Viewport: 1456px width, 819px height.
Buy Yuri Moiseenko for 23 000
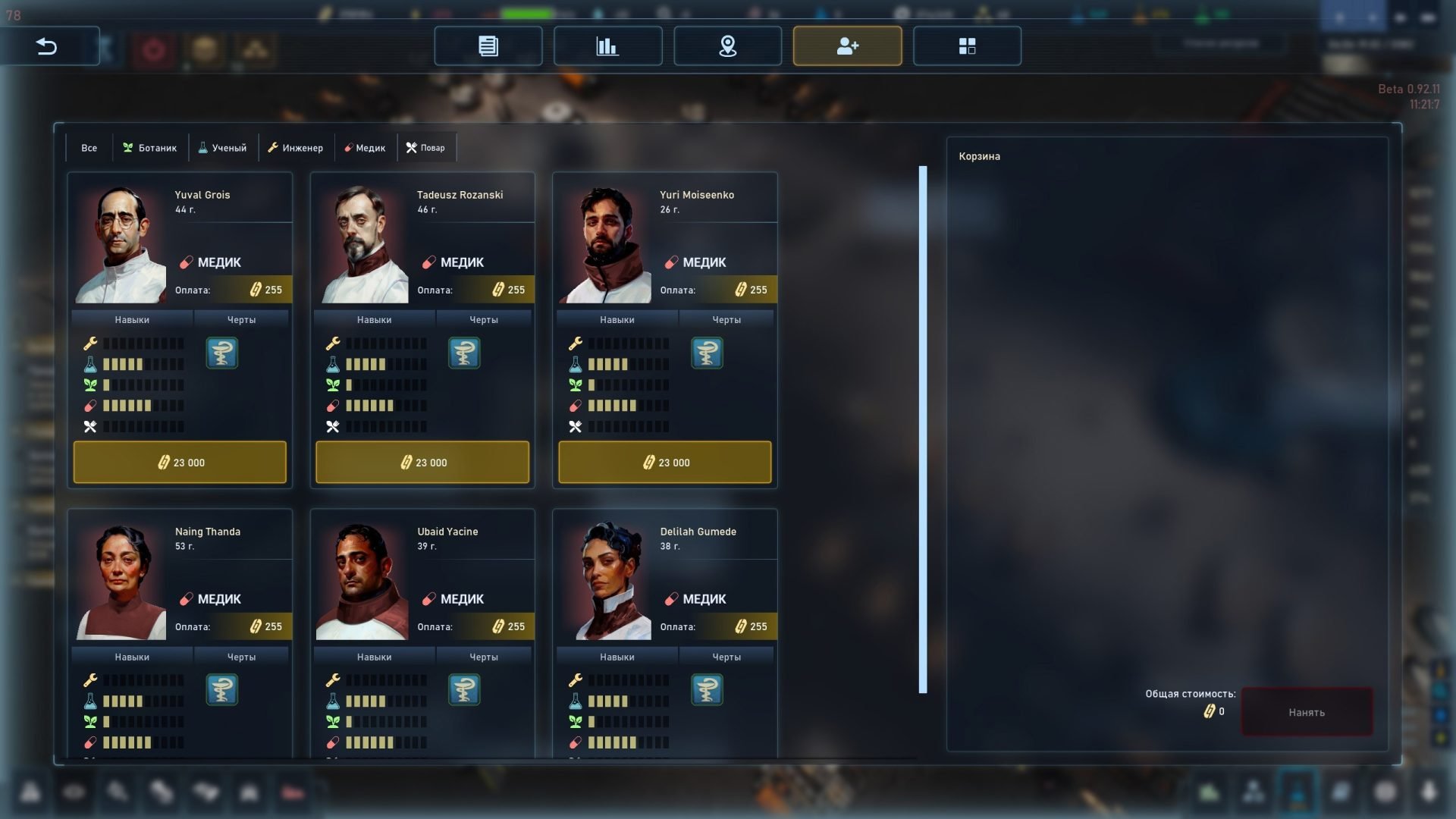[665, 462]
